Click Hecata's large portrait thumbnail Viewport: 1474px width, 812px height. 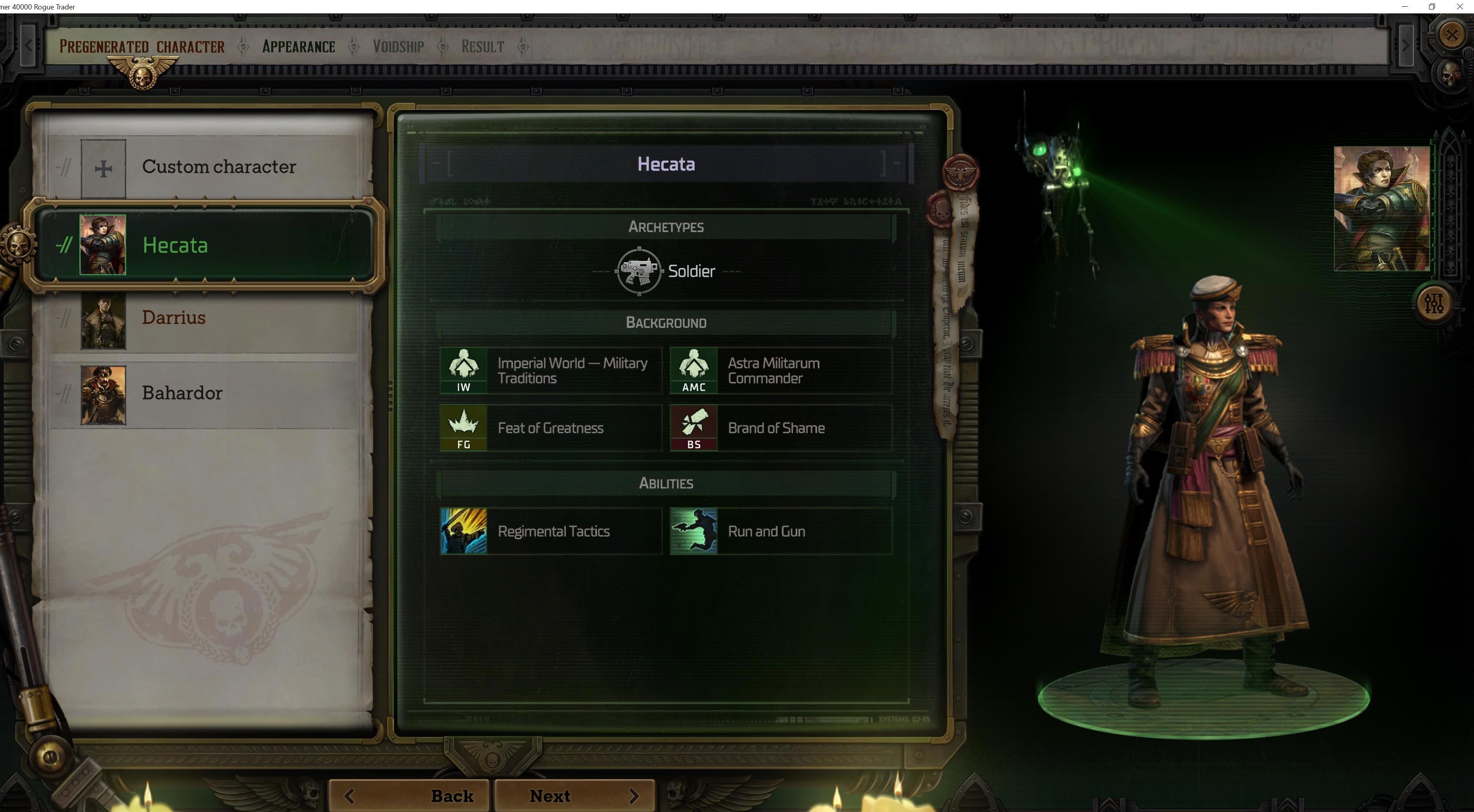pos(1381,208)
